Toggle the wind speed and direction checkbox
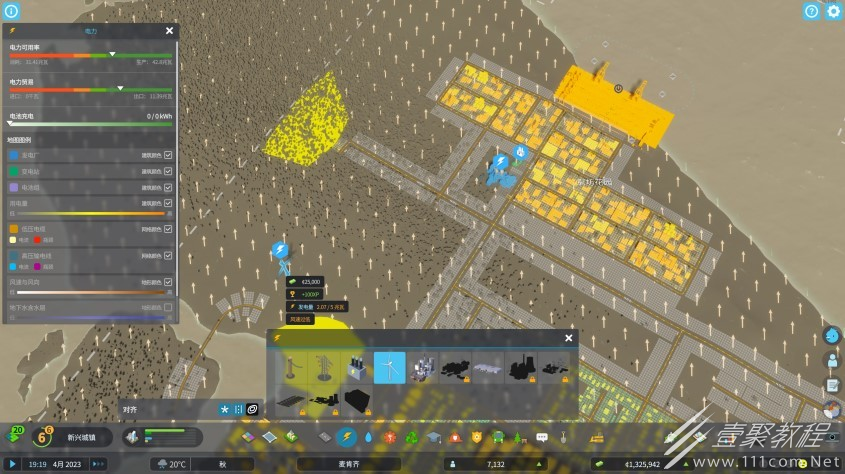 [x=168, y=283]
